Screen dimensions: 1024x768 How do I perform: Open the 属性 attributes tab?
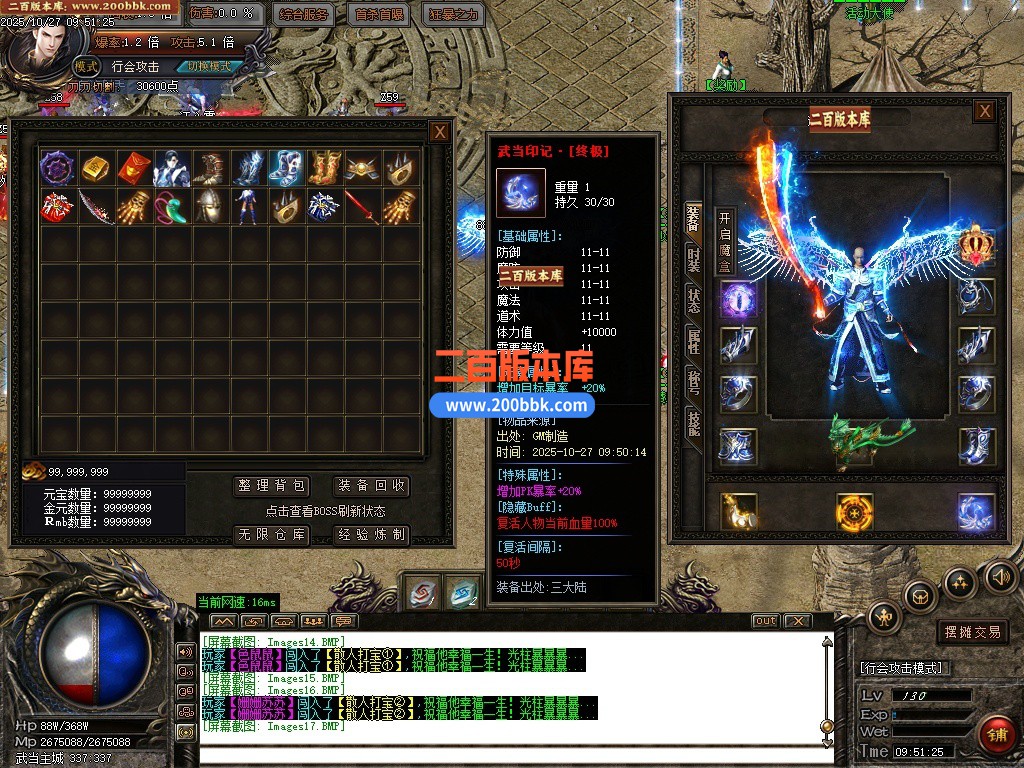pyautogui.click(x=694, y=340)
